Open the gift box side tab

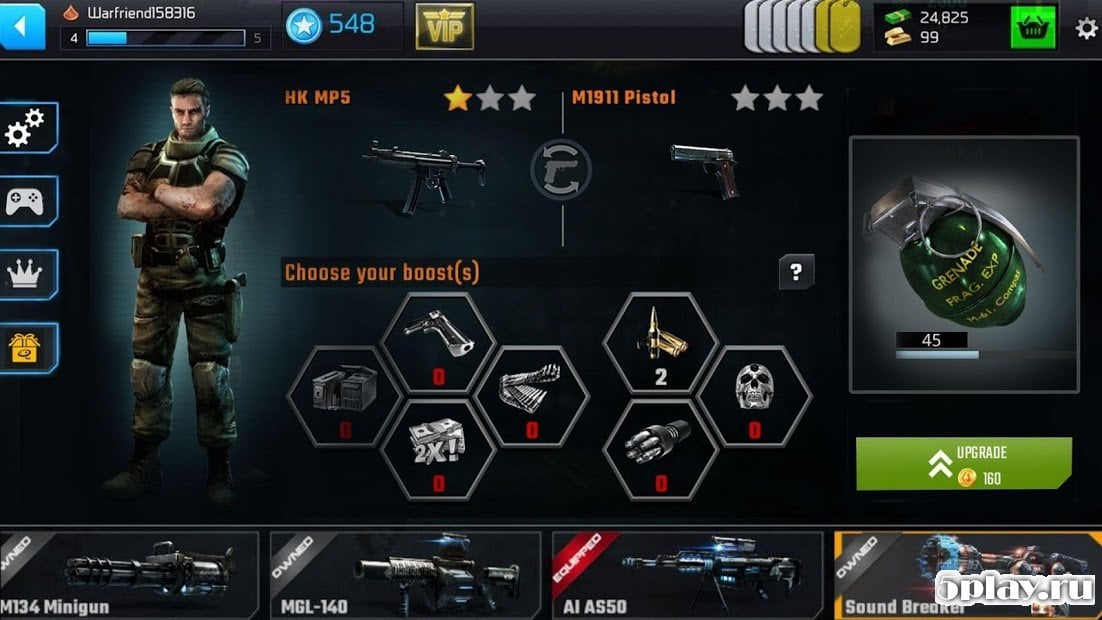[x=29, y=347]
